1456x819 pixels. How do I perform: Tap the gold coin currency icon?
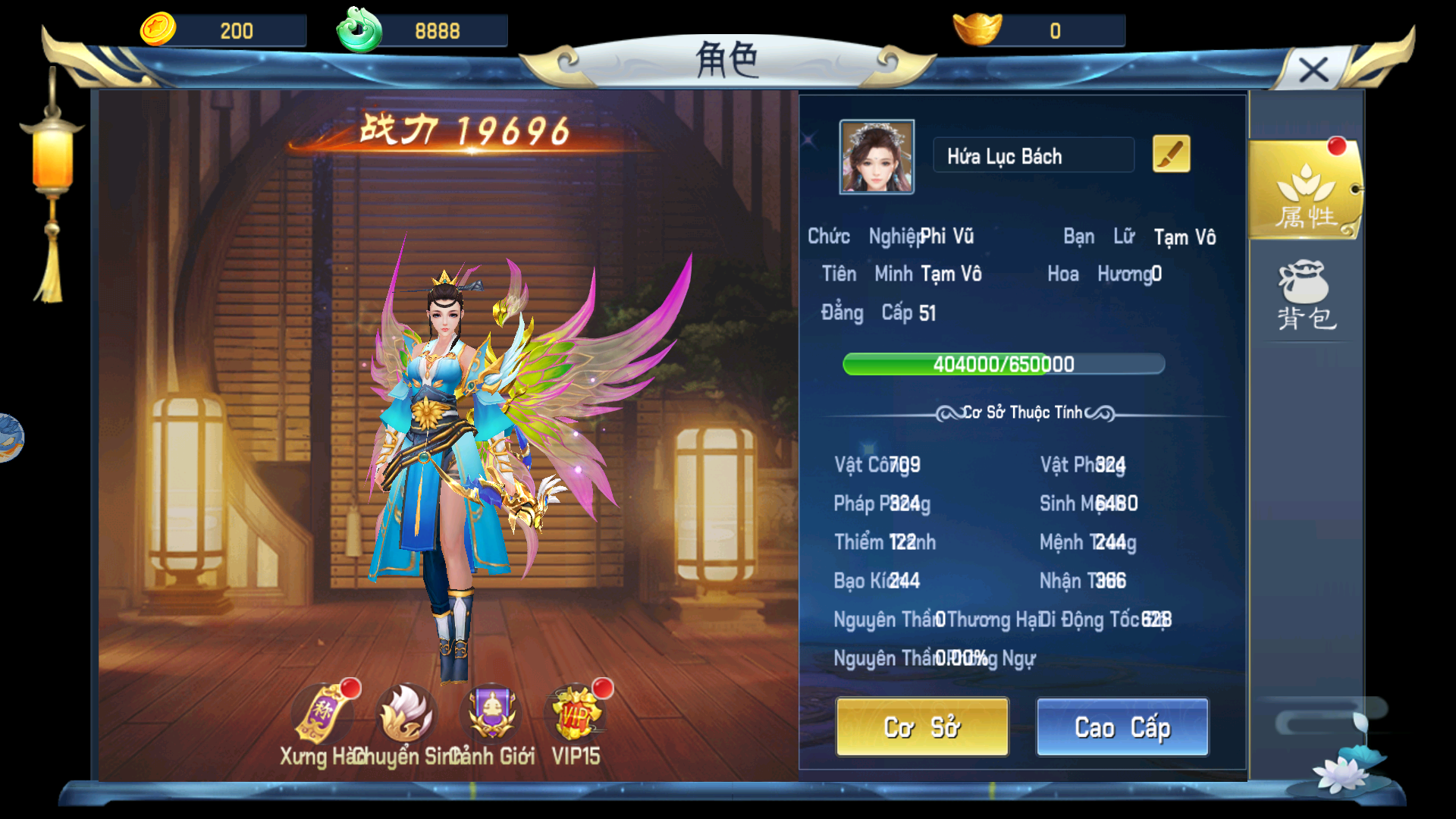click(158, 30)
